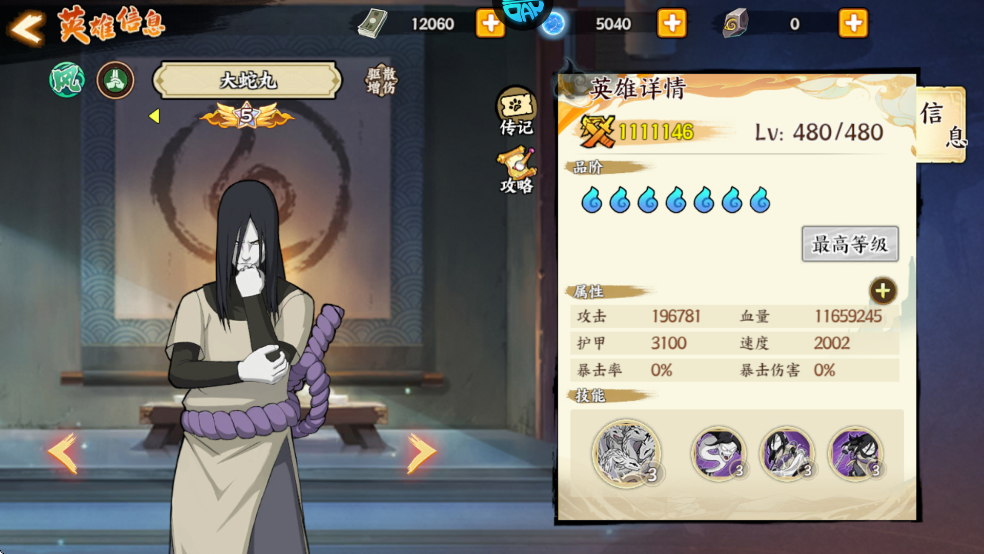Open the 驱散增伤 trait tag
Image resolution: width=984 pixels, height=554 pixels.
[381, 81]
